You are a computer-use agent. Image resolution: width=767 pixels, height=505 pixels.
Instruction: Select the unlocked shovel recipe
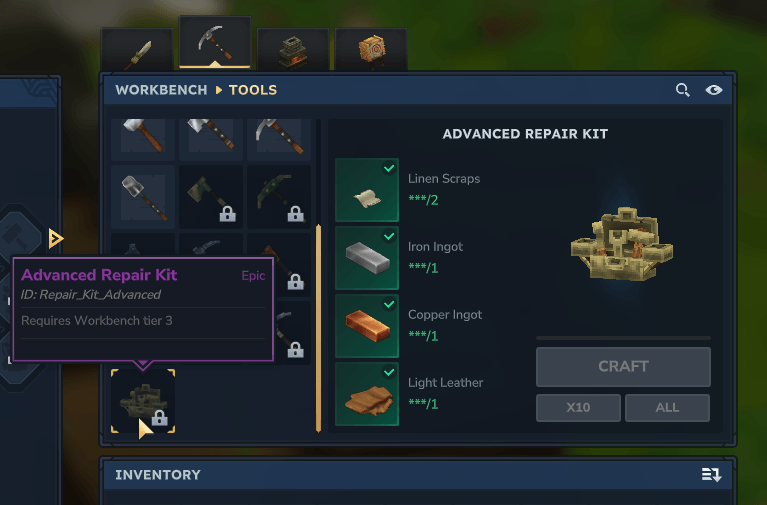pyautogui.click(x=143, y=197)
